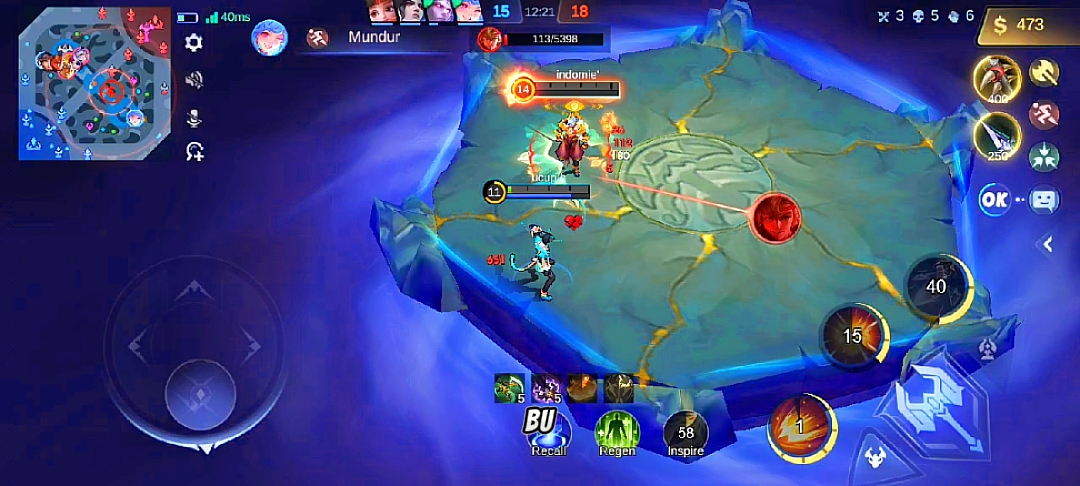1080x486 pixels.
Task: Open the shop via the 473 gold button
Action: tap(1027, 25)
